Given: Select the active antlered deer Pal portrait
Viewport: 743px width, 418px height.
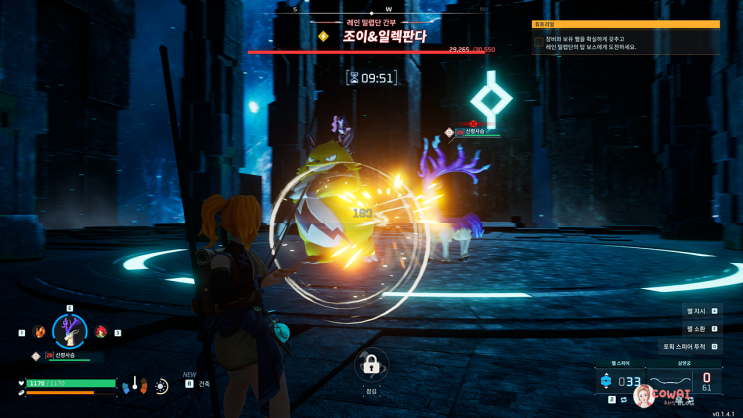Looking at the screenshot, I should (x=69, y=331).
